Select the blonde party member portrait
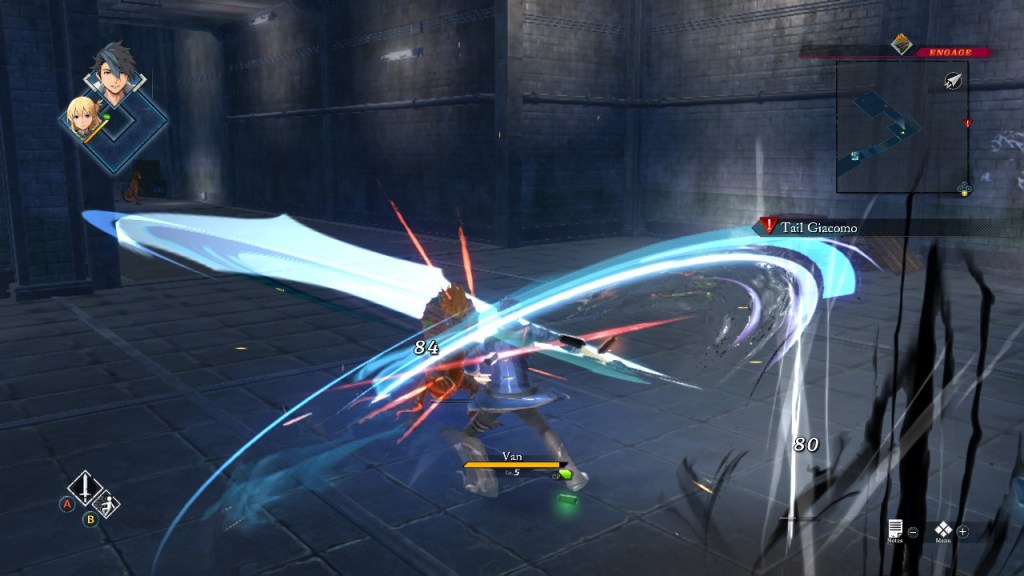 click(x=83, y=119)
